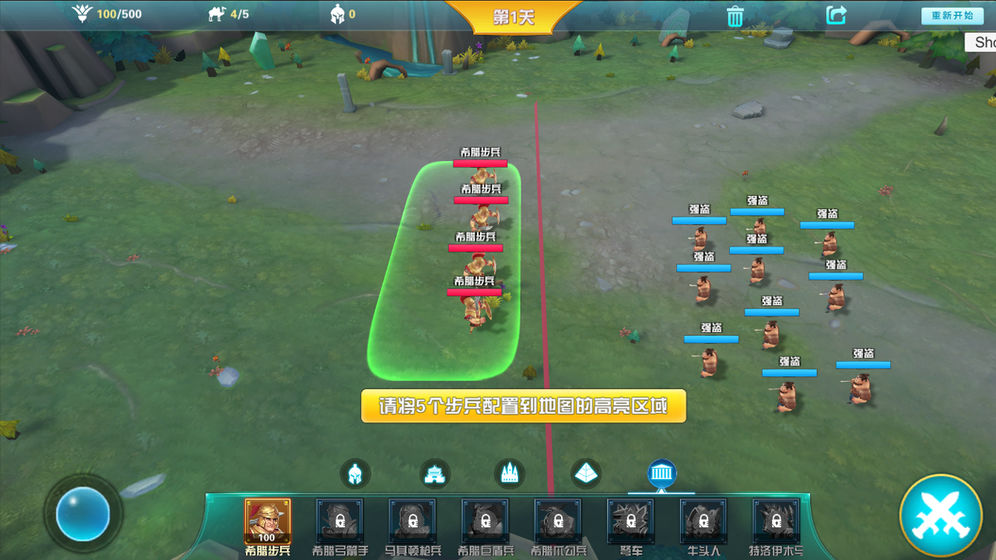Click the trash can delete icon
This screenshot has height=560, width=996.
pyautogui.click(x=735, y=16)
